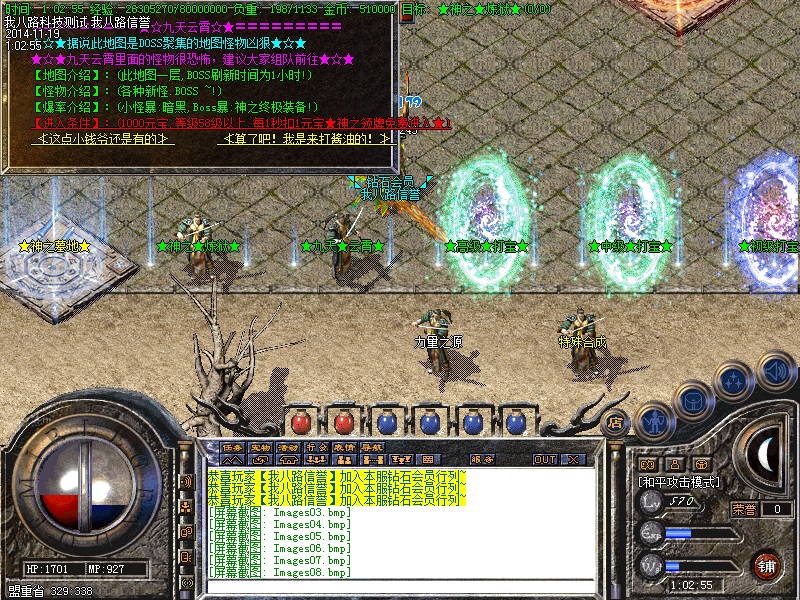
Task: Open the 活动 events tab
Action: pos(289,447)
